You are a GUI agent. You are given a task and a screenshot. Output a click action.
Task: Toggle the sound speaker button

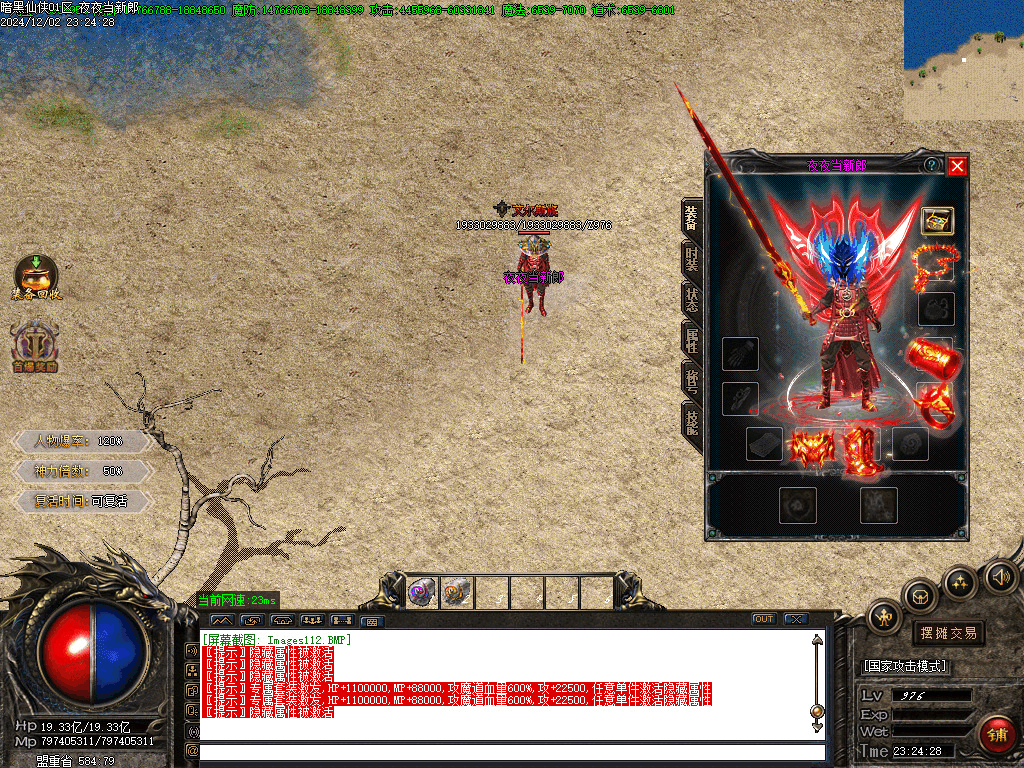point(1000,577)
